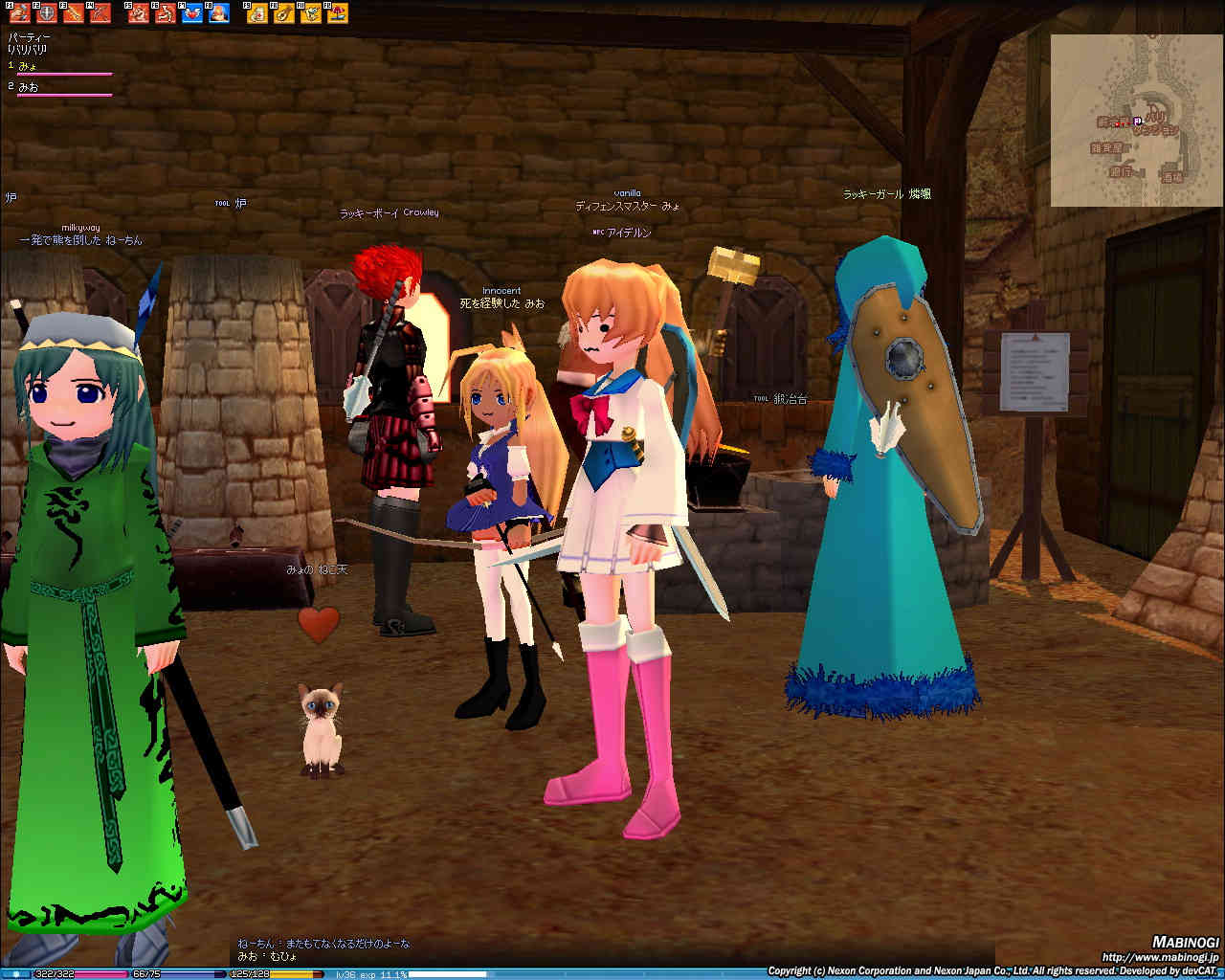Play the F10 lute instrument skill
This screenshot has width=1225, height=980.
tap(284, 13)
